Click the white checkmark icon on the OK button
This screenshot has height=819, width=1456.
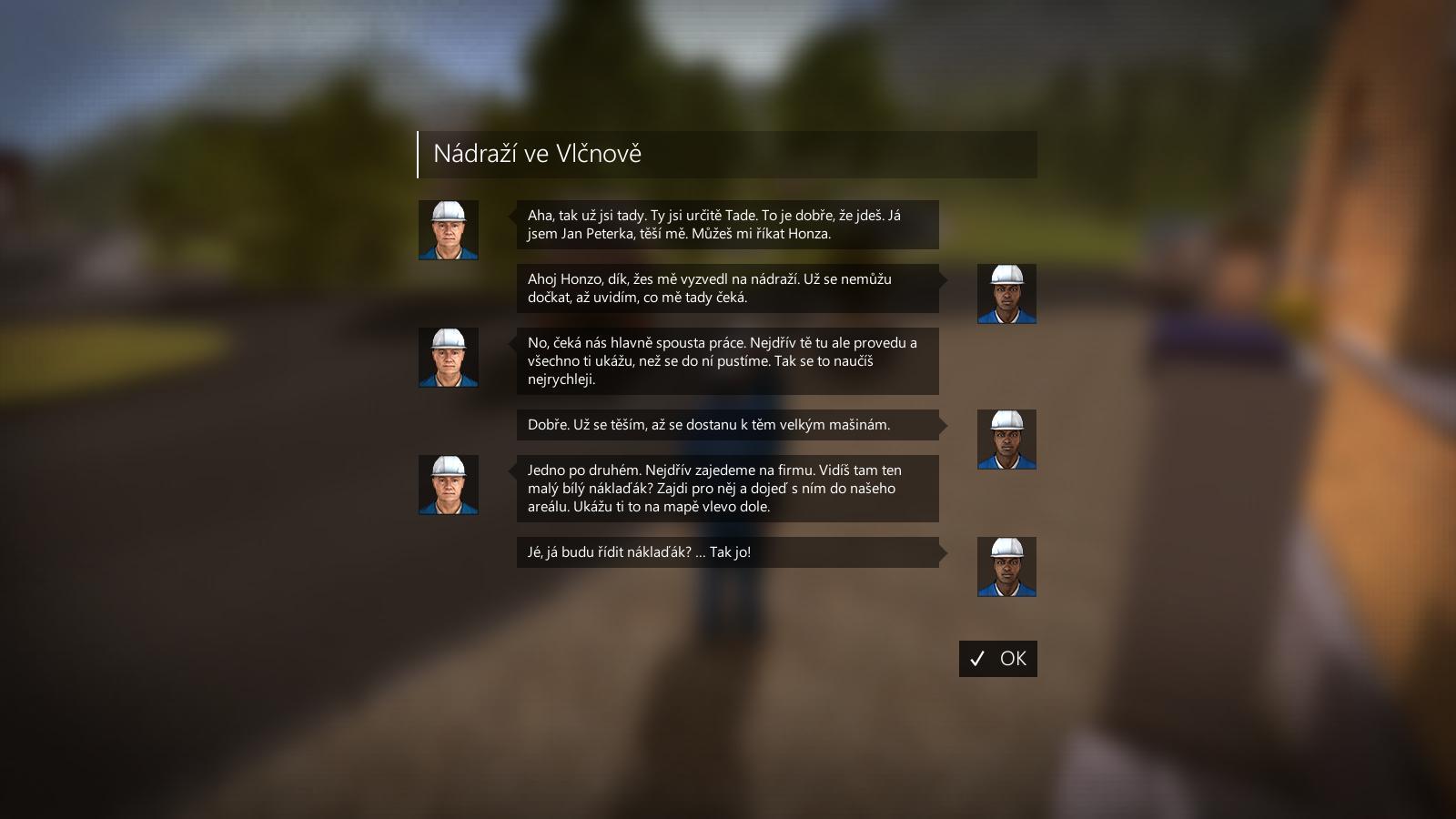977,659
